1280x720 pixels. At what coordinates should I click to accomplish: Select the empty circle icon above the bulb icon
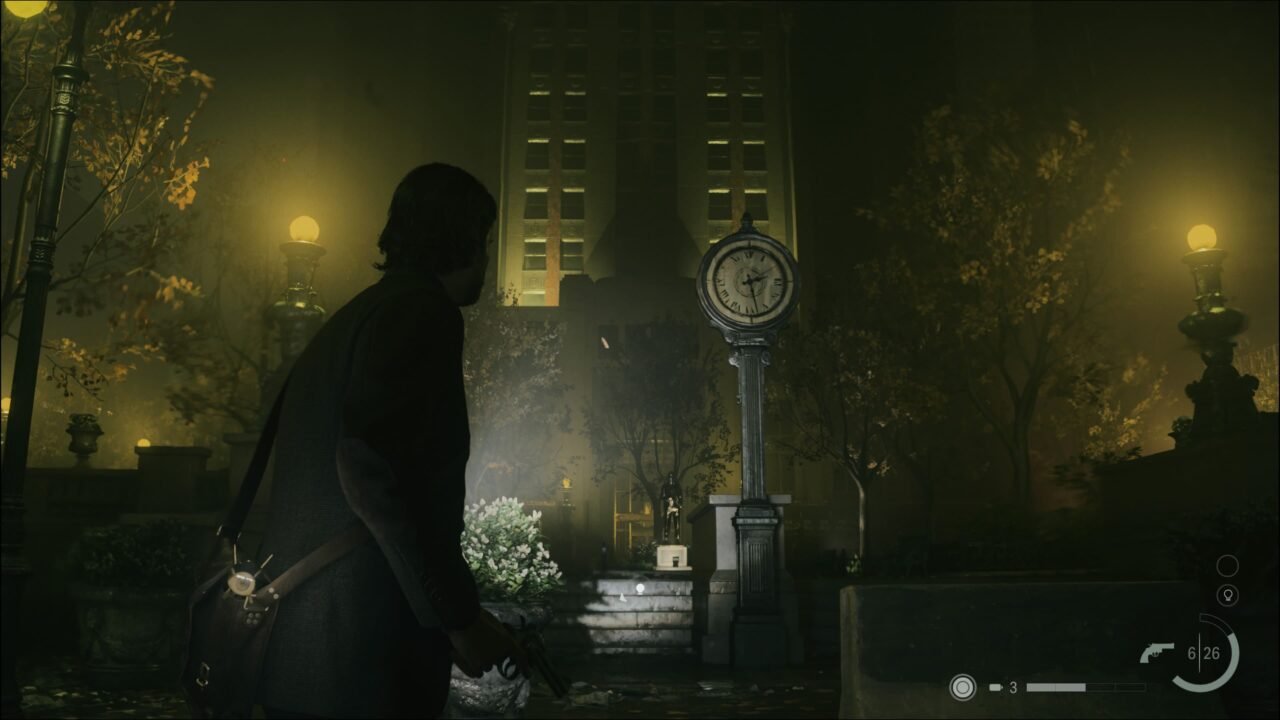pos(1228,566)
